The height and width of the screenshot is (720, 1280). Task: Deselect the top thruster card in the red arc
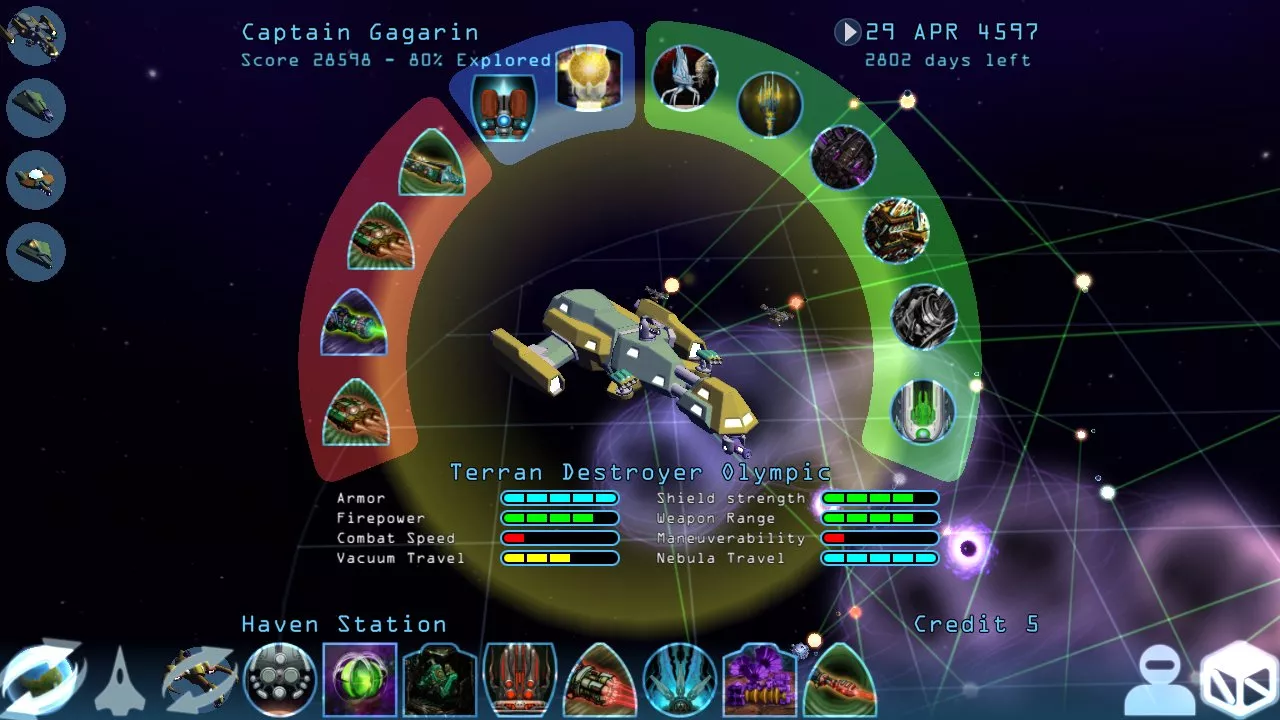[432, 165]
